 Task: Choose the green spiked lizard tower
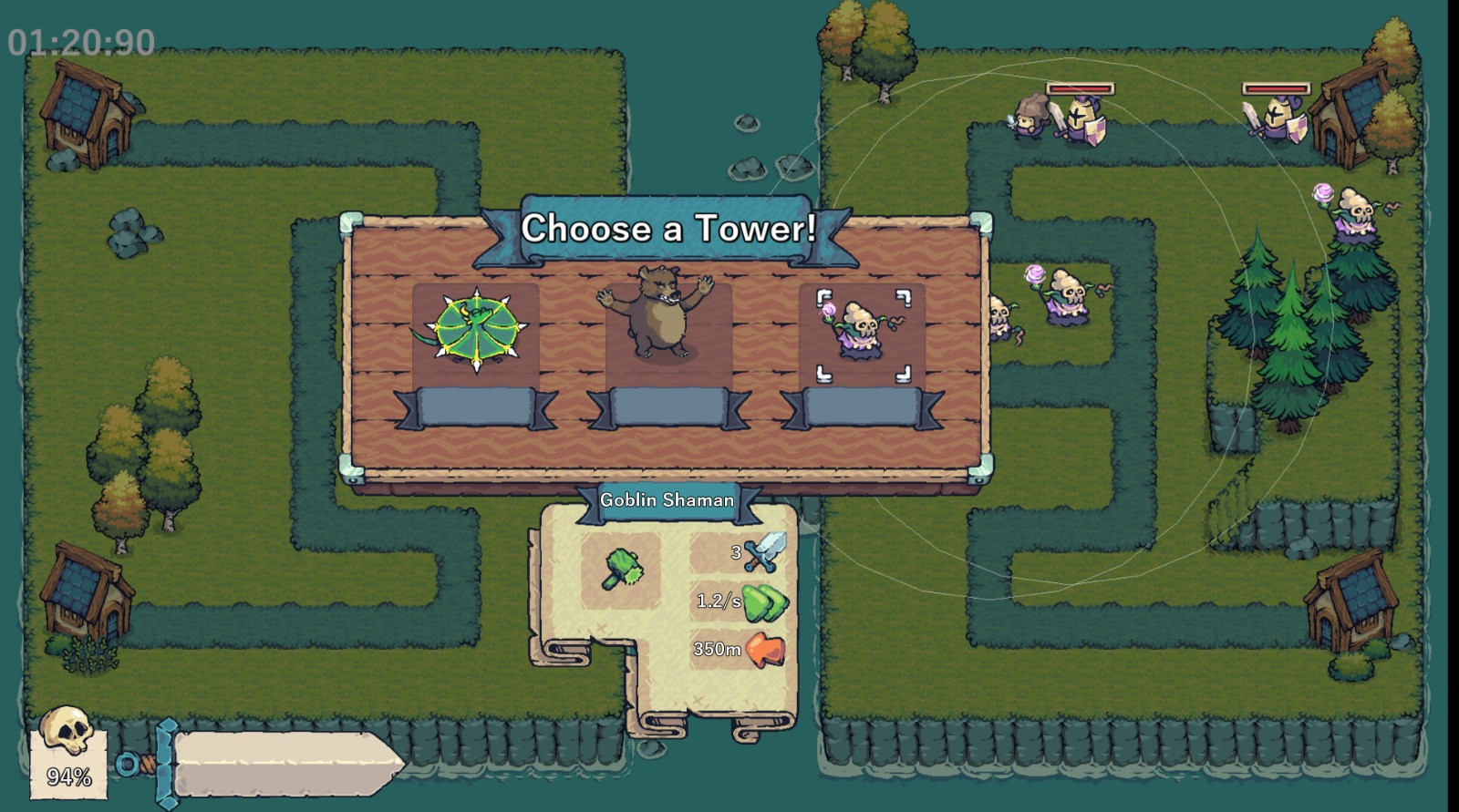click(x=475, y=332)
